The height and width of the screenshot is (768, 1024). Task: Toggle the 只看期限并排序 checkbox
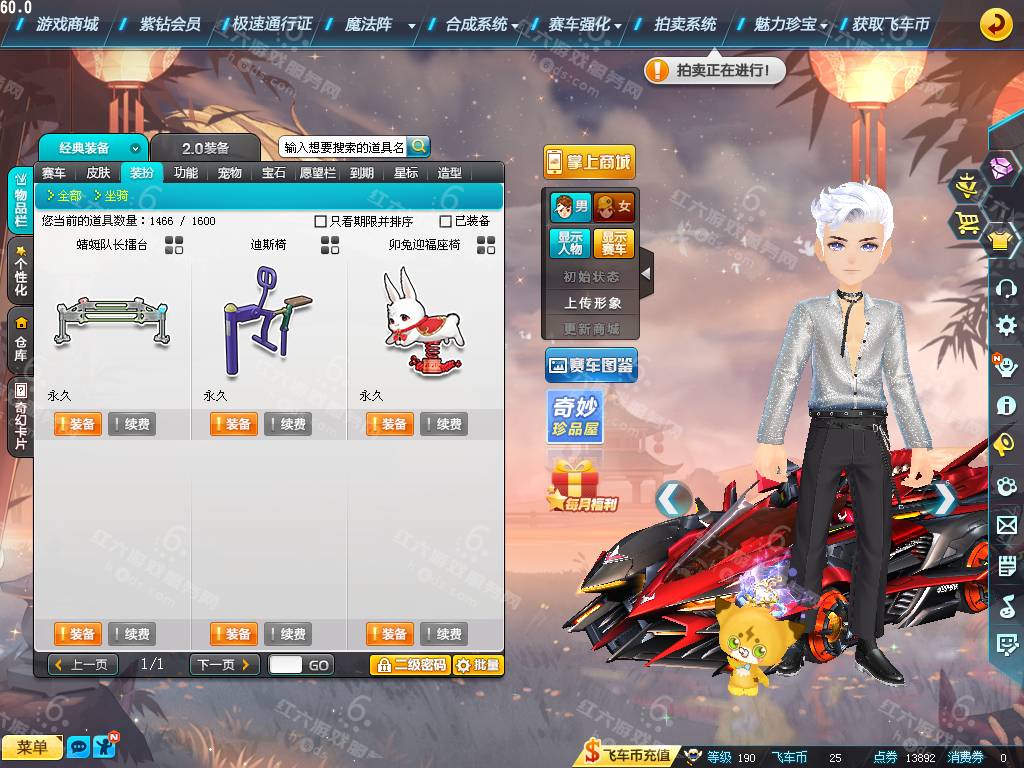pos(321,221)
